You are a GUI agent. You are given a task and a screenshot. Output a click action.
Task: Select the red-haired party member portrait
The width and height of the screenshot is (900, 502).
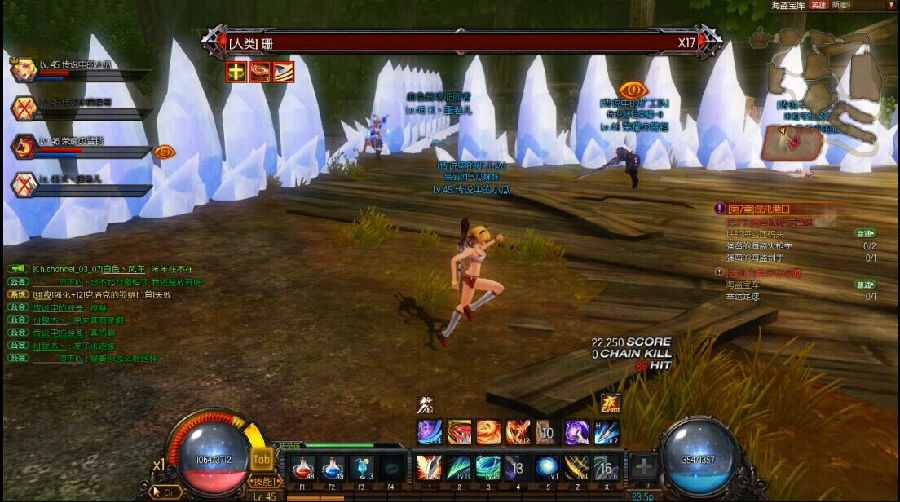24,146
